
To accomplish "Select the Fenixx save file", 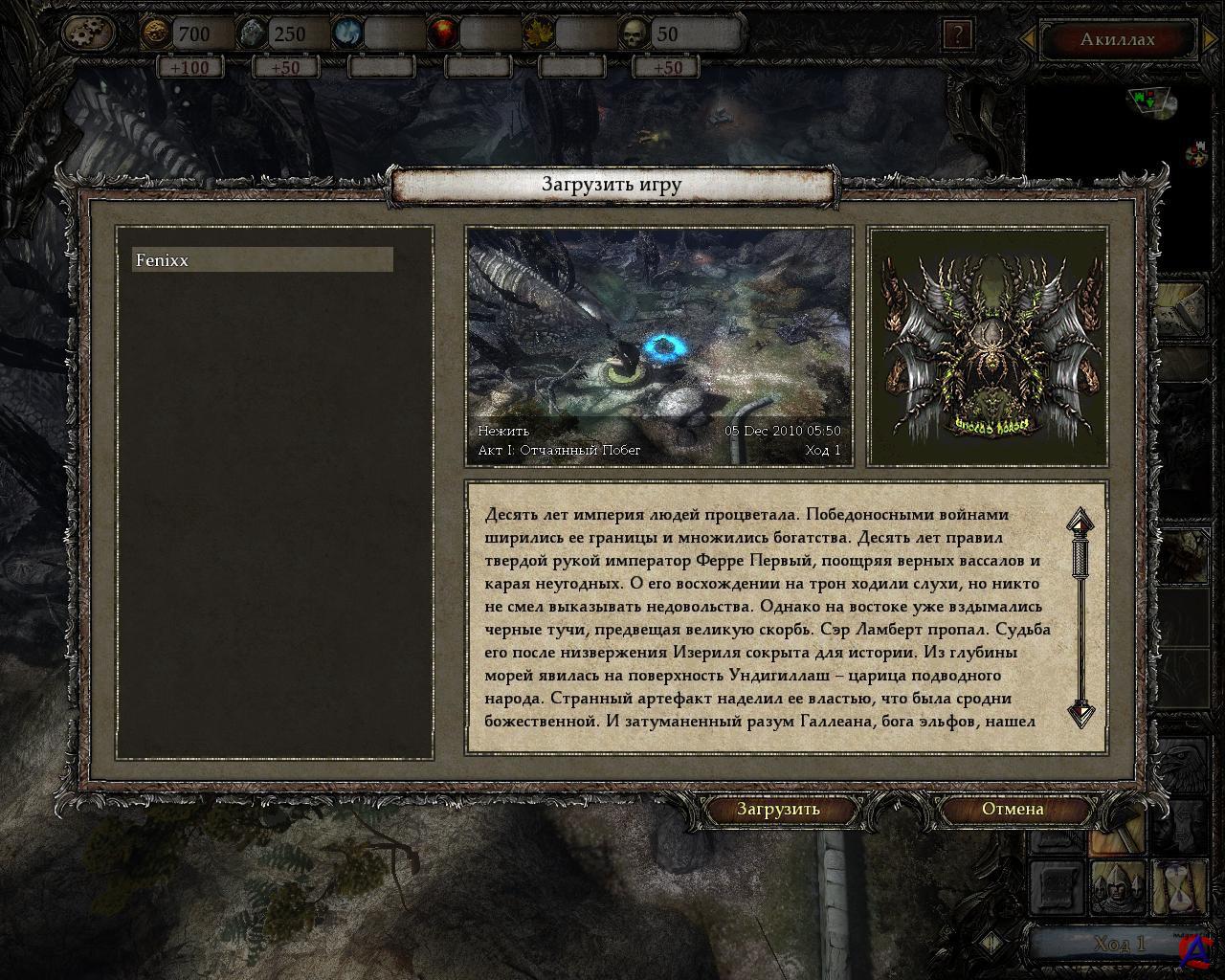I will (262, 260).
